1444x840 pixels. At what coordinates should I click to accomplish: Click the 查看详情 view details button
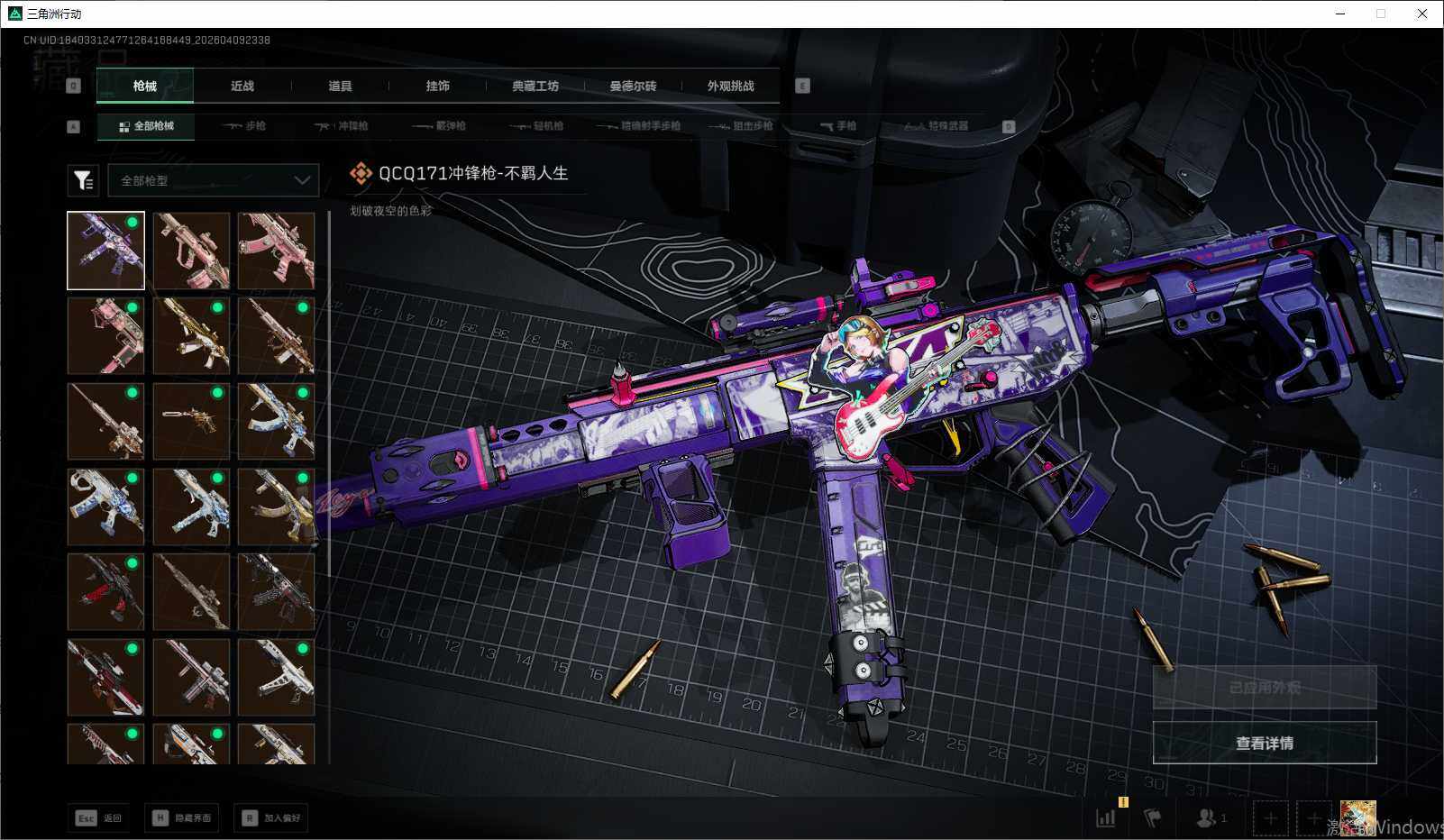[x=1264, y=743]
